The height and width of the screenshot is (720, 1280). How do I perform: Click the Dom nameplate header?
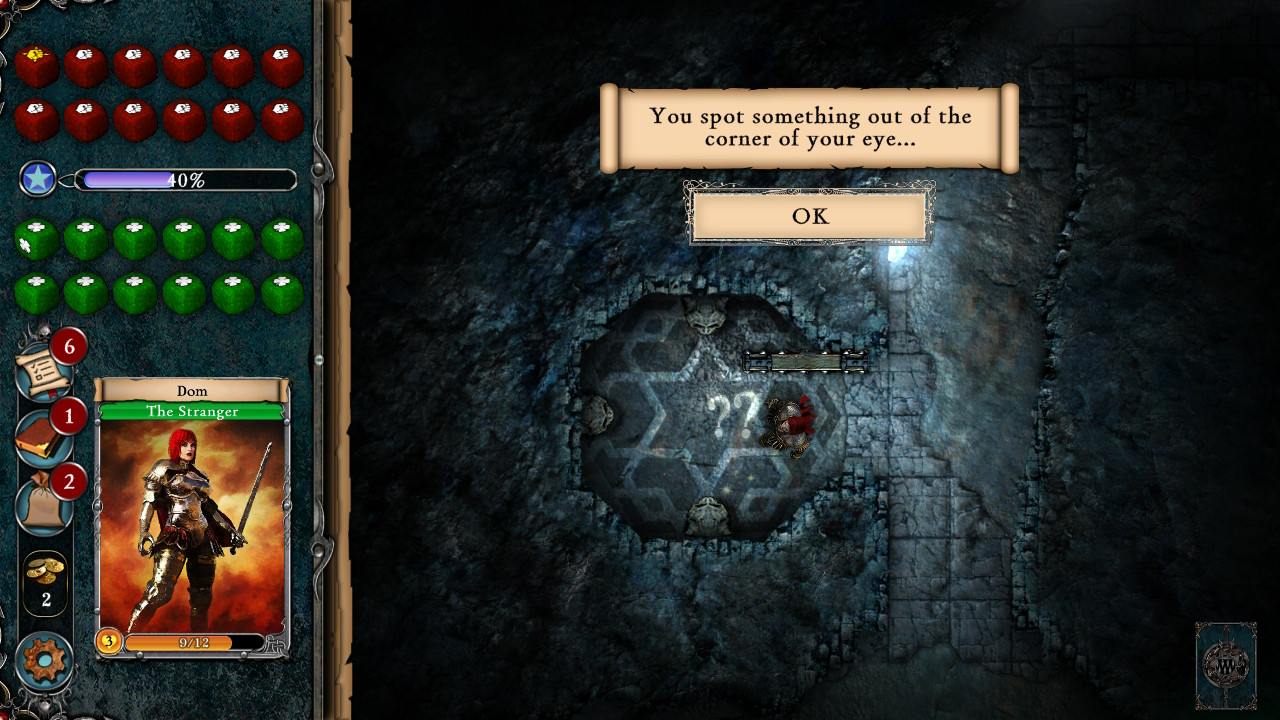192,390
